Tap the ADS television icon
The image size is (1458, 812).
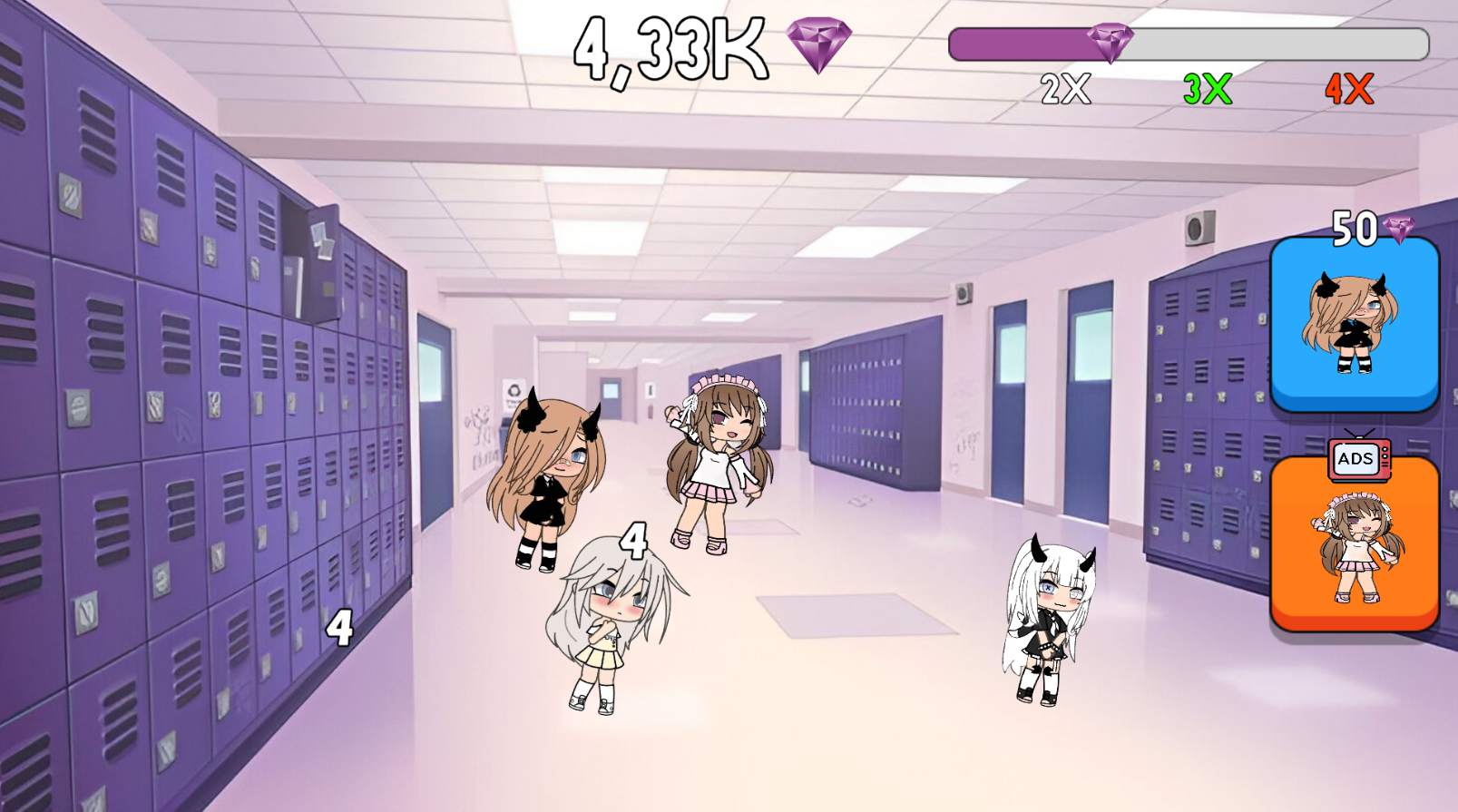click(1356, 458)
